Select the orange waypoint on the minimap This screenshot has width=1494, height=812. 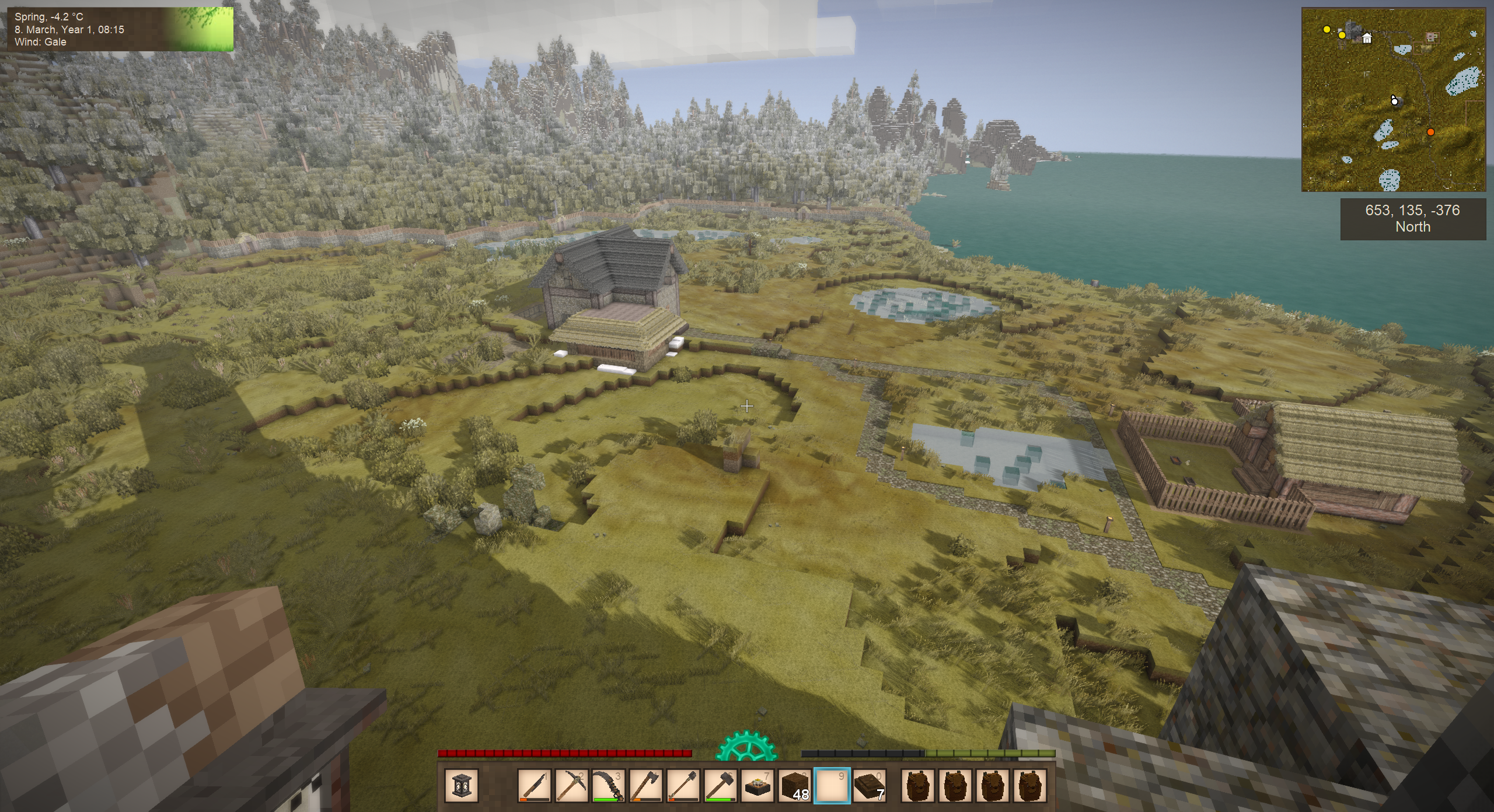[1430, 132]
